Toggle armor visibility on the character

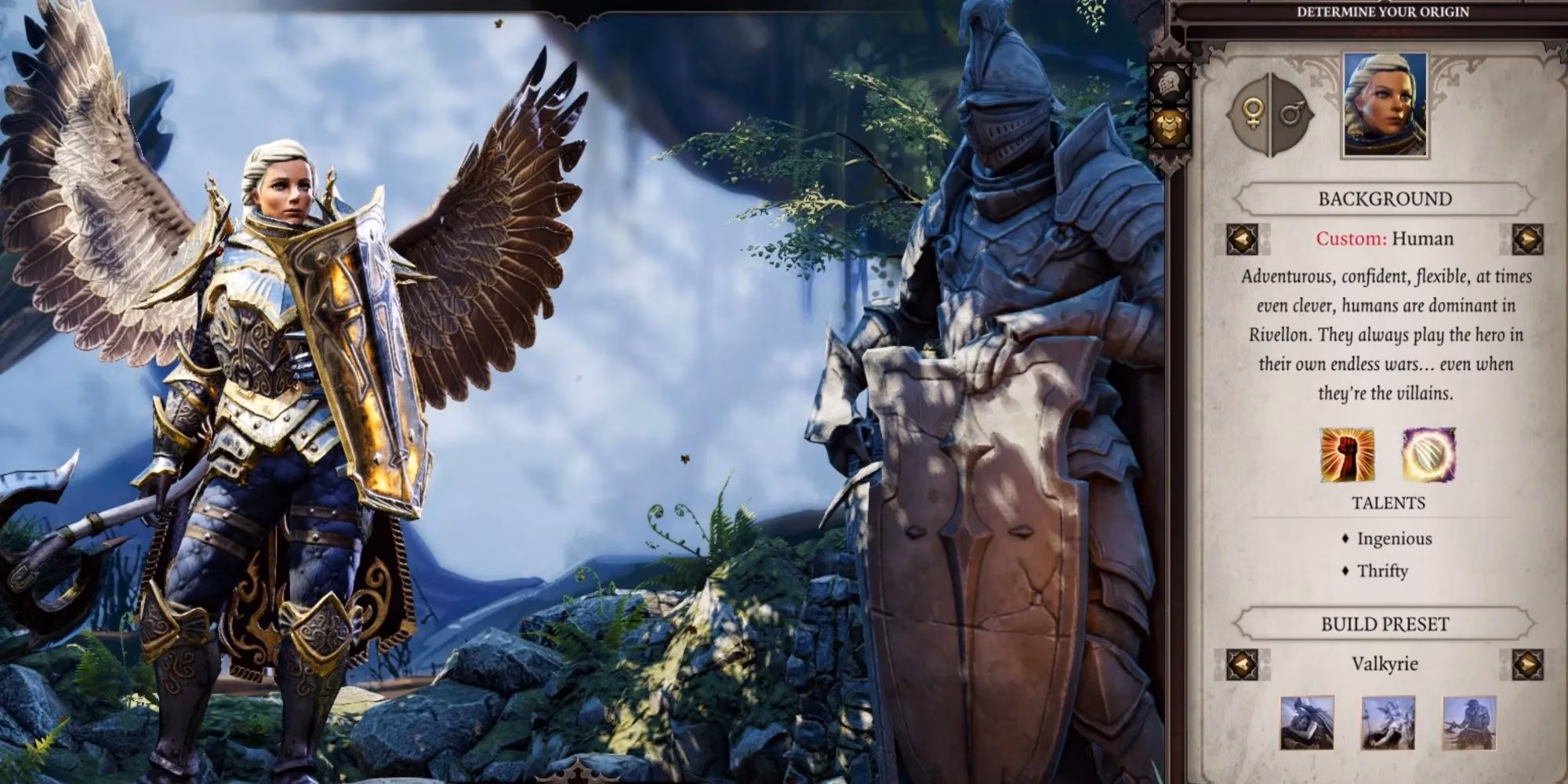click(1167, 123)
